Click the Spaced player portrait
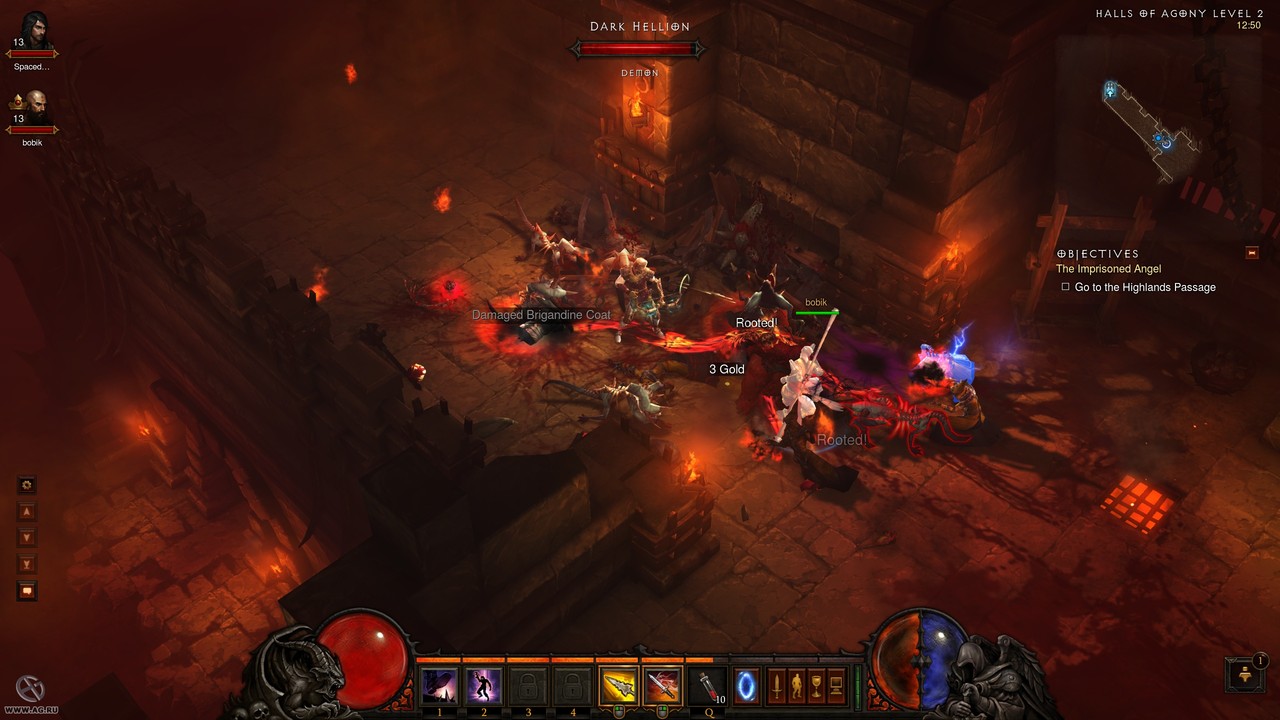Screen dimensions: 1280x720 [35, 30]
